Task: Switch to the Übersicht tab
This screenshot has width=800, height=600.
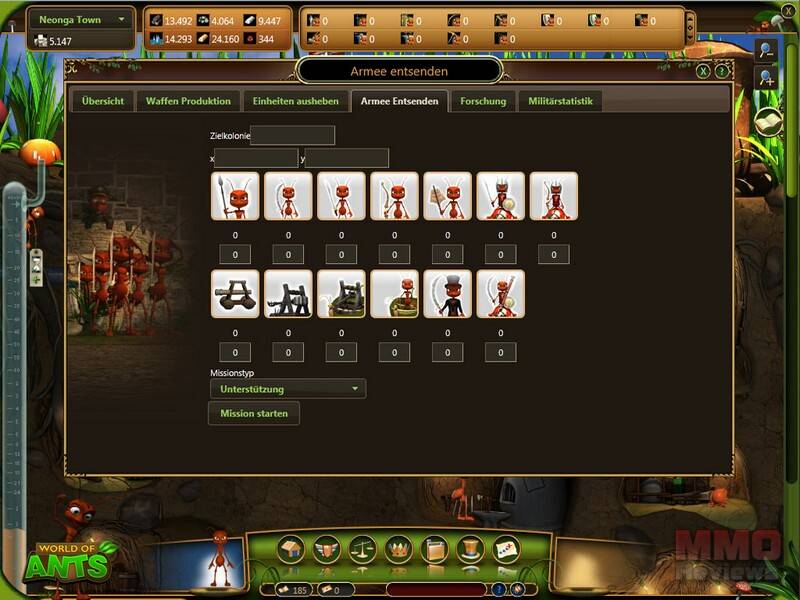Action: coord(102,101)
